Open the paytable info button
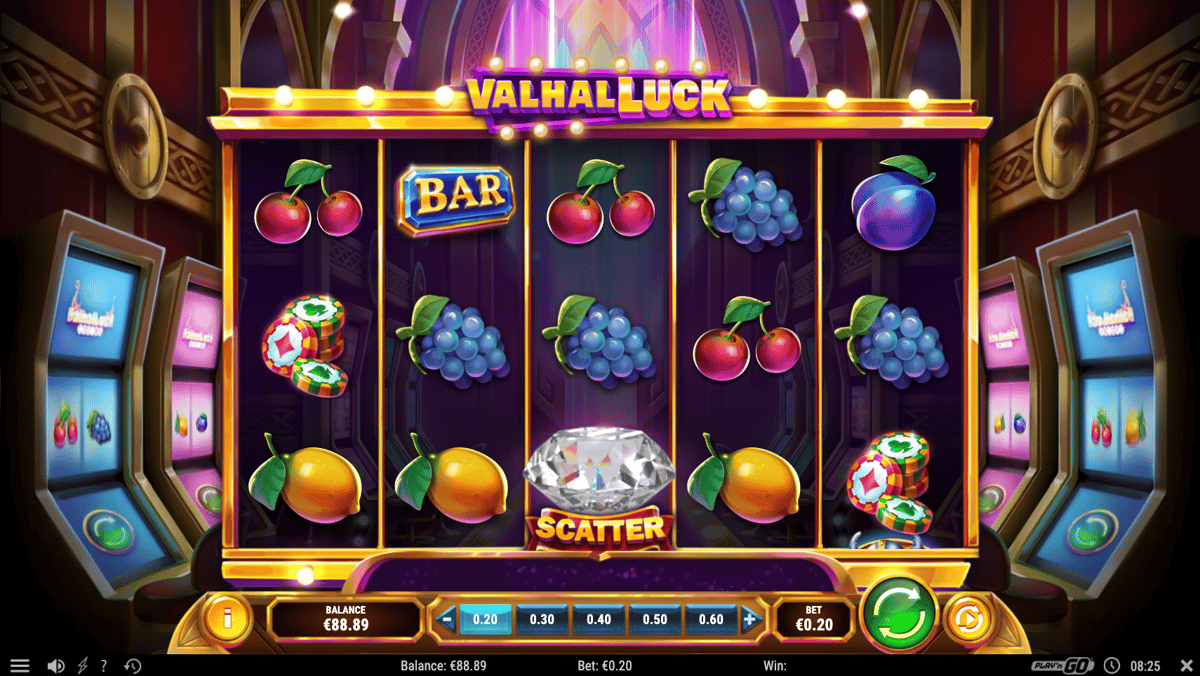 click(x=227, y=619)
